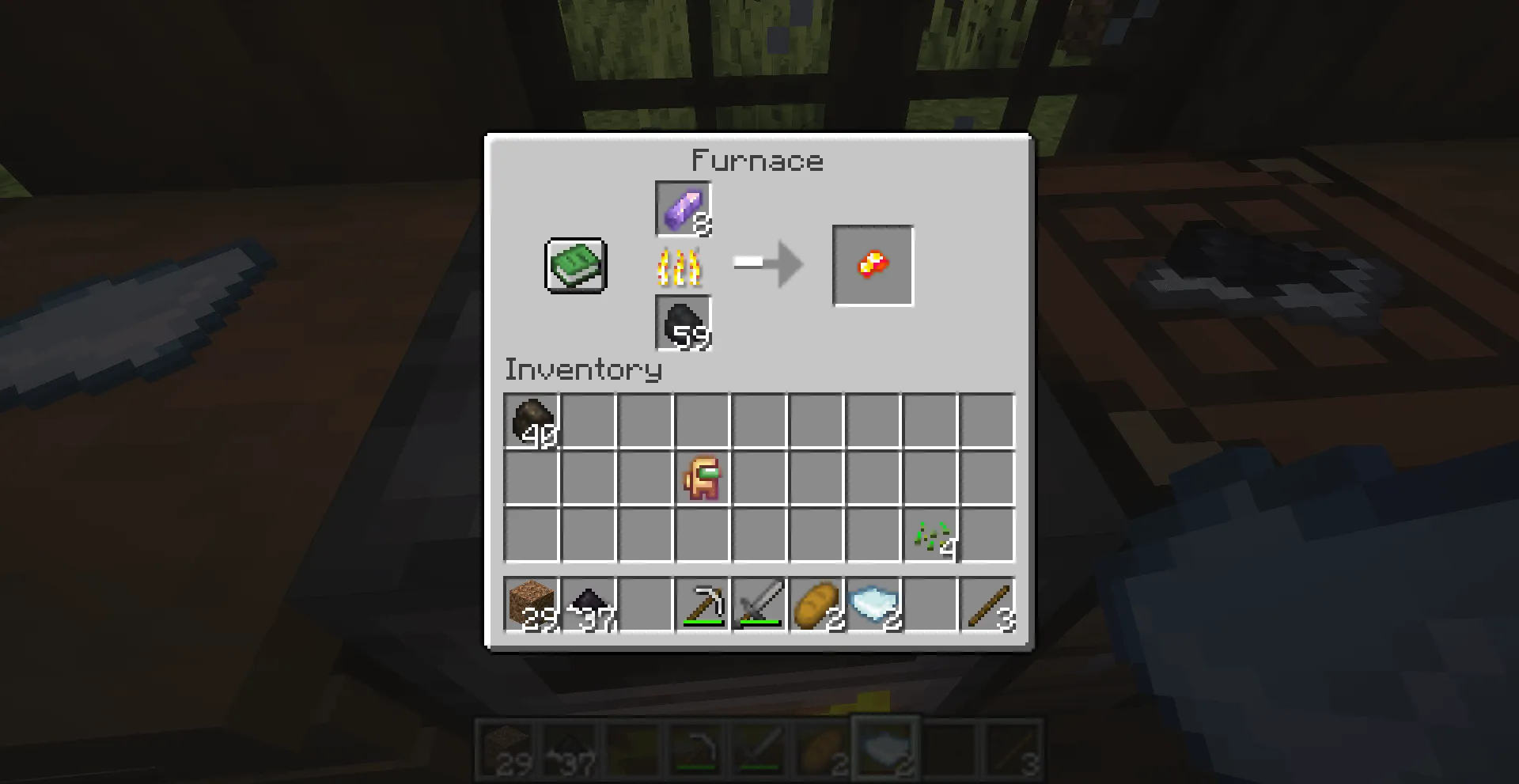Select the amethyst shard in the smelting slot
This screenshot has height=784, width=1519.
(x=683, y=209)
